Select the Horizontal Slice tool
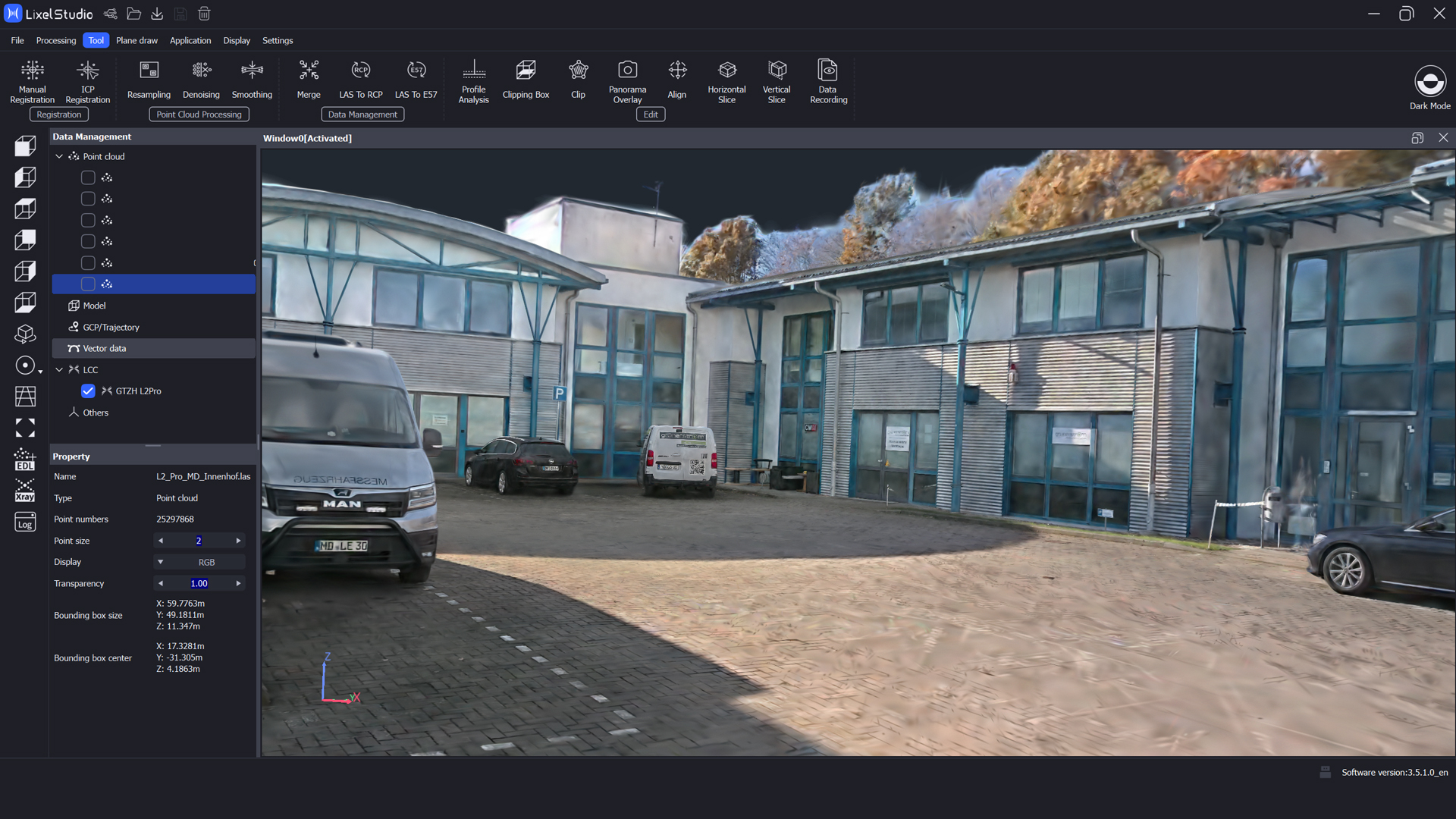This screenshot has height=819, width=1456. click(x=726, y=81)
